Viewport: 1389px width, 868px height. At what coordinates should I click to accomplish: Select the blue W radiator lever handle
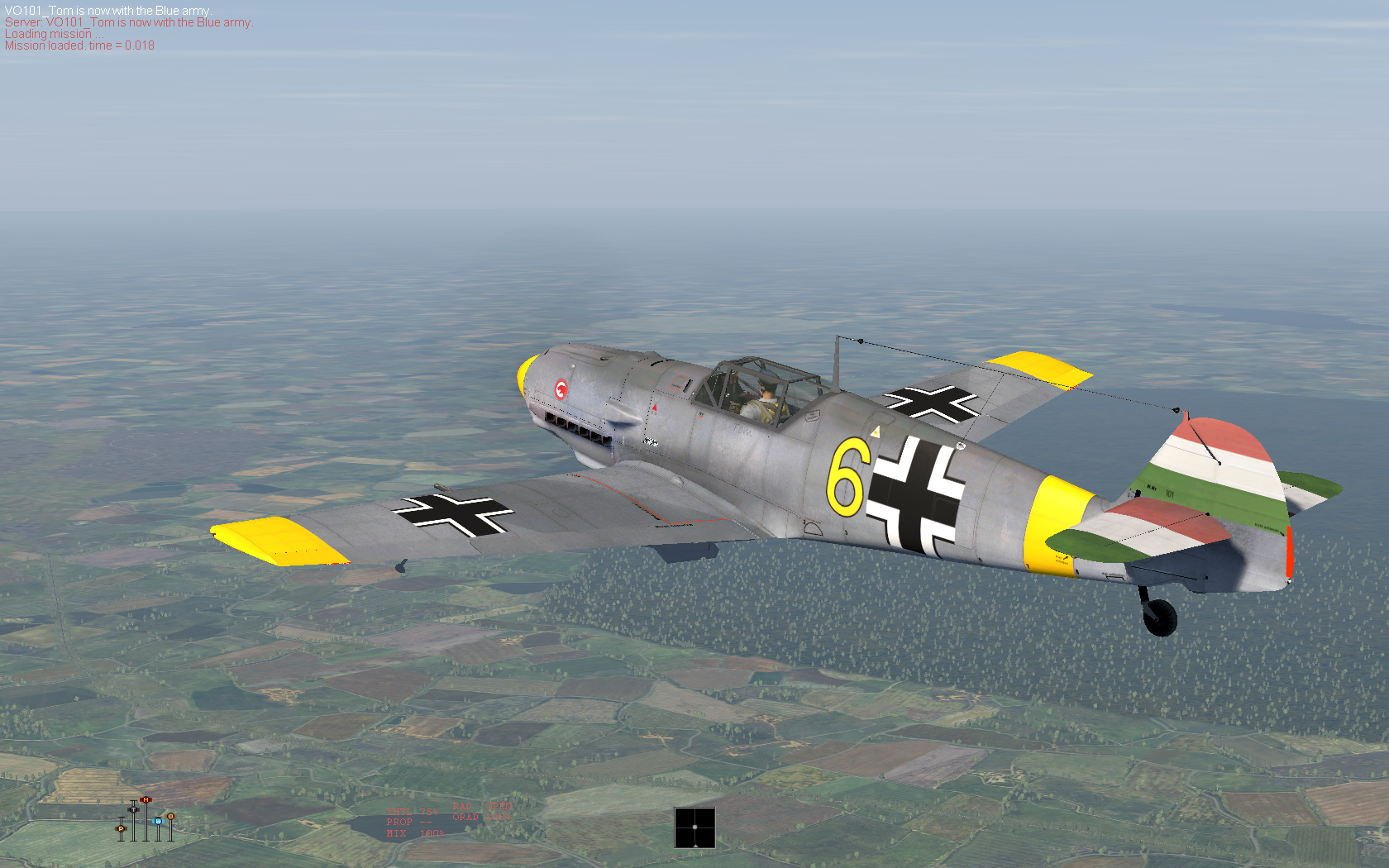coord(158,821)
